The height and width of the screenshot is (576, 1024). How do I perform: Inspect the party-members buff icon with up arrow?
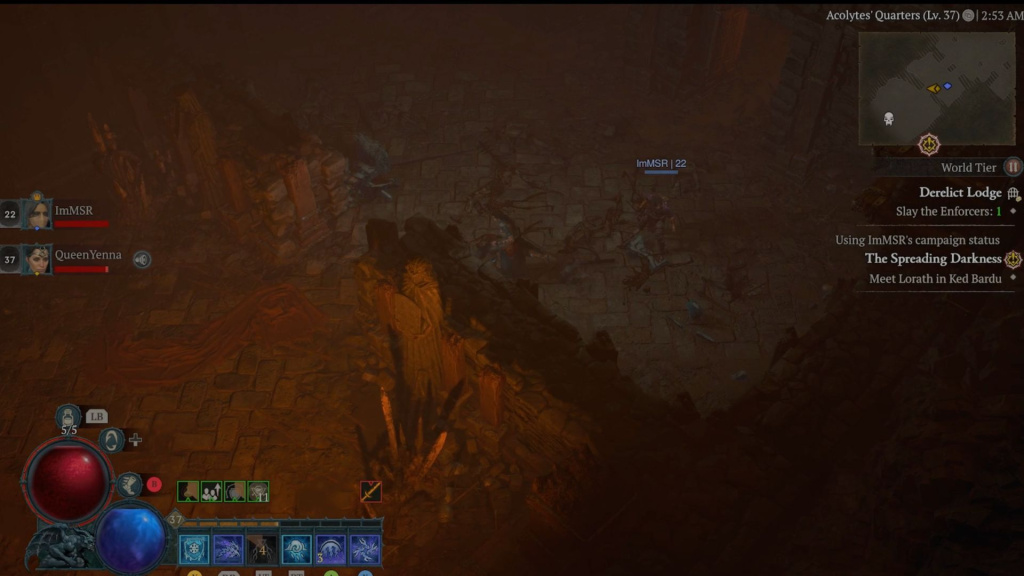coord(211,491)
